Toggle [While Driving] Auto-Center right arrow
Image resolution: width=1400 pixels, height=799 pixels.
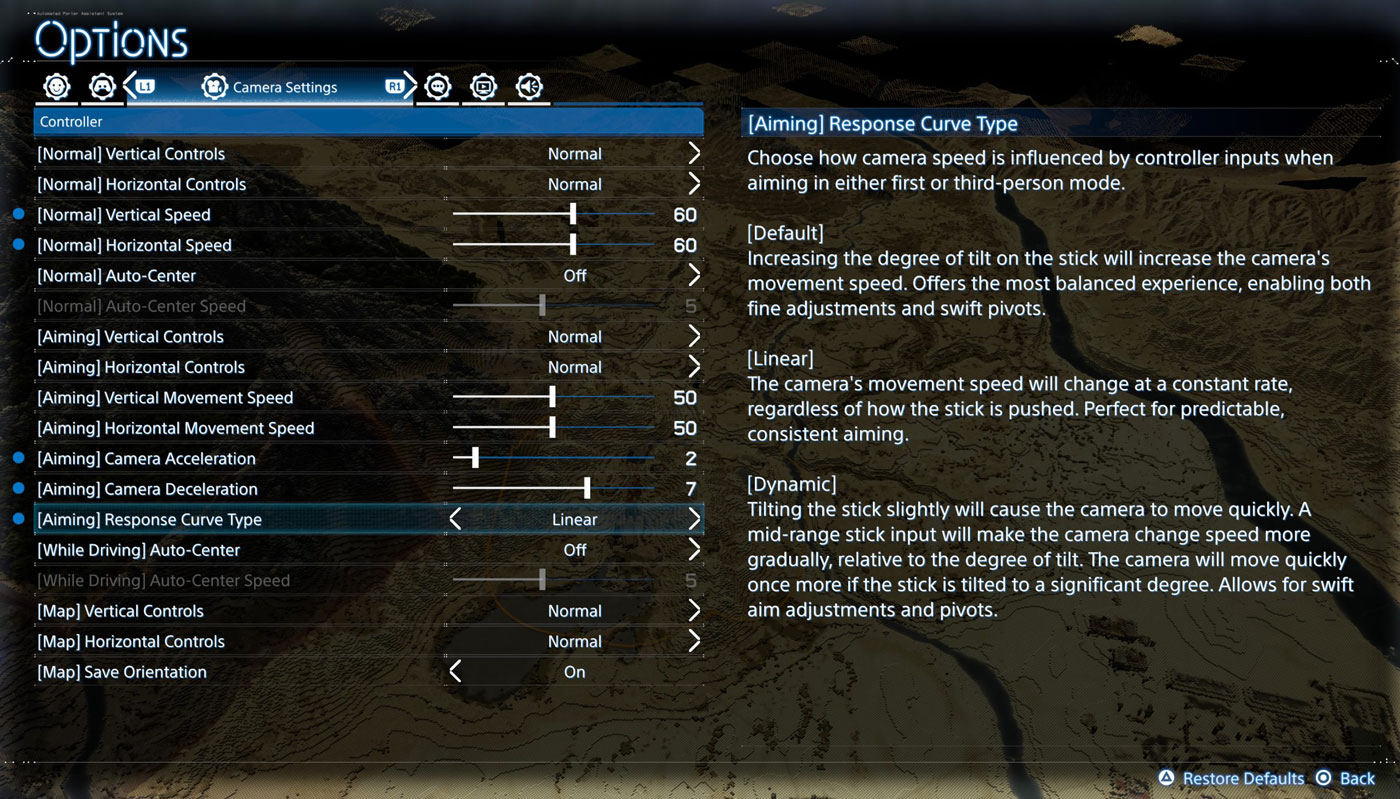694,550
